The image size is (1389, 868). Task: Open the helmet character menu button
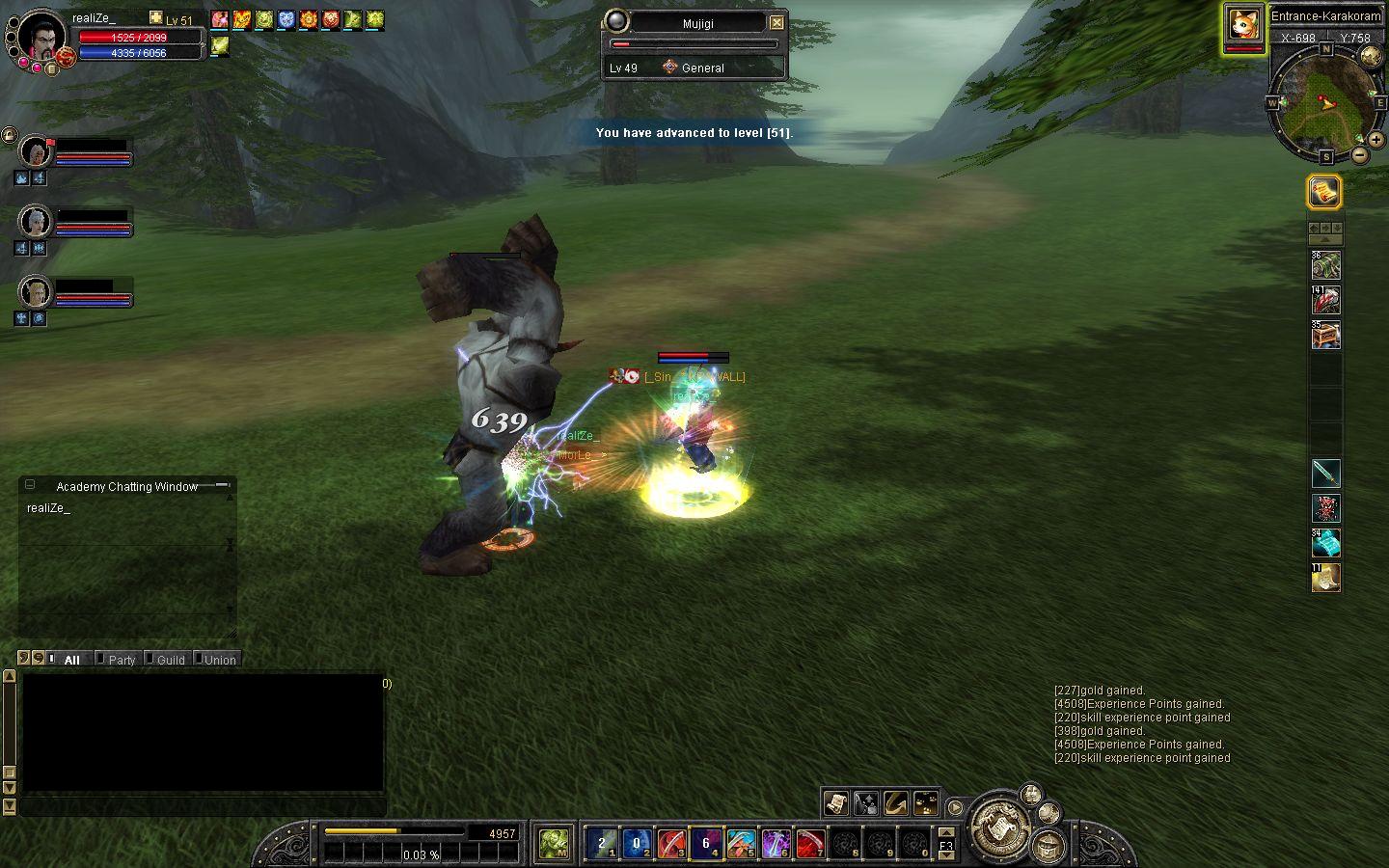(1048, 847)
